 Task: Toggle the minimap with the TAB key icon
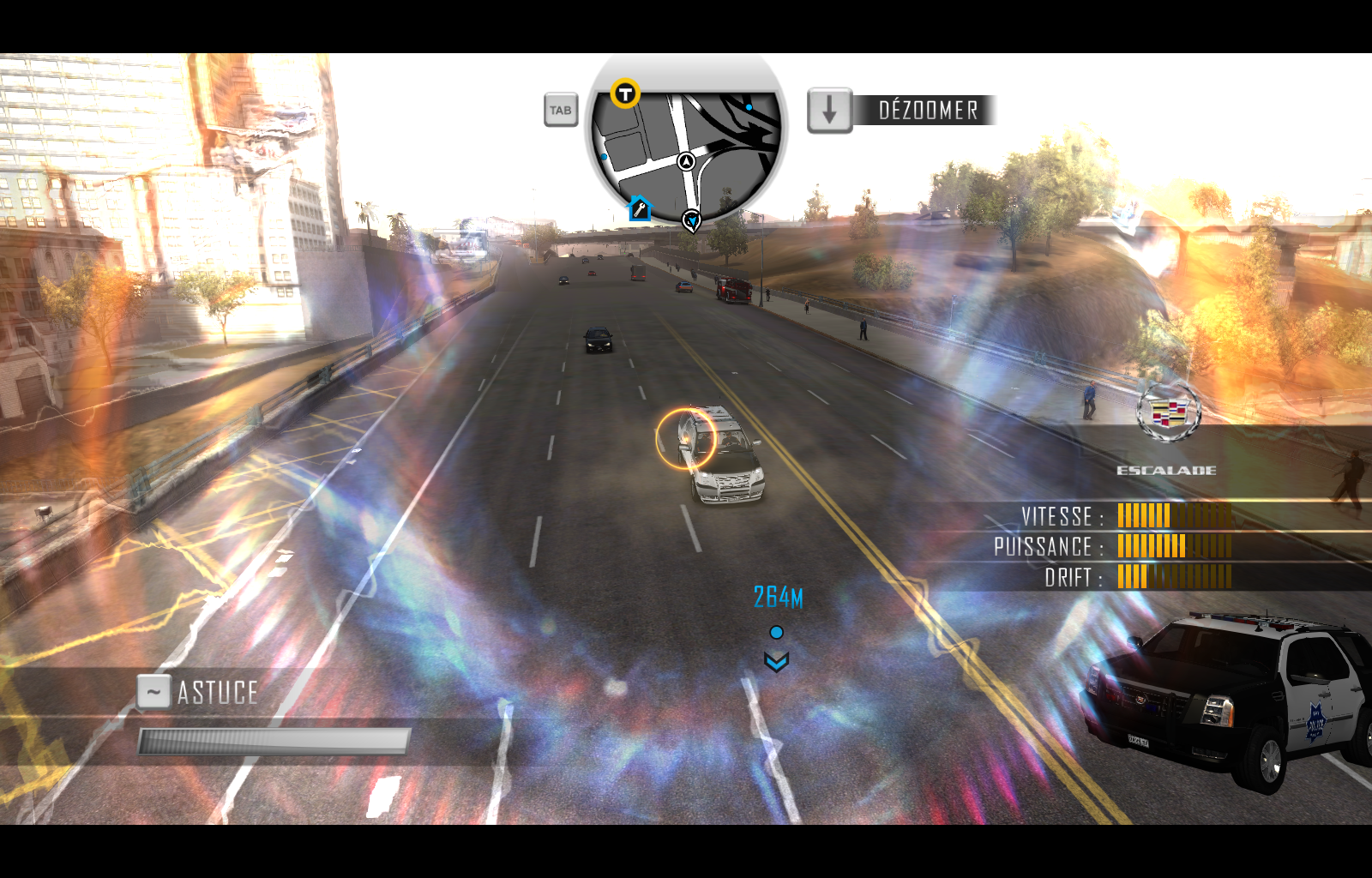pos(561,110)
